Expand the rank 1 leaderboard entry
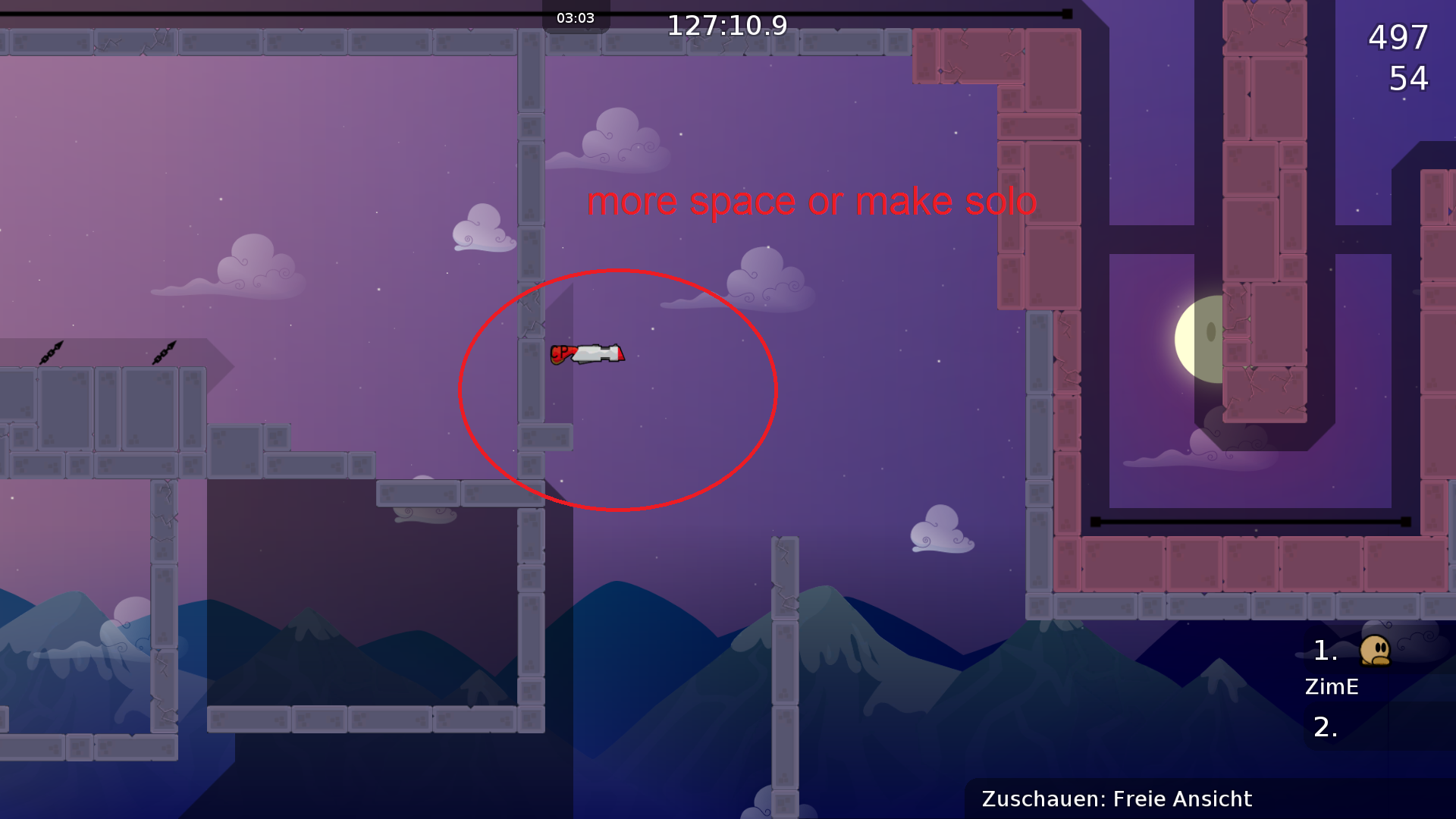The height and width of the screenshot is (819, 1456). (1326, 651)
